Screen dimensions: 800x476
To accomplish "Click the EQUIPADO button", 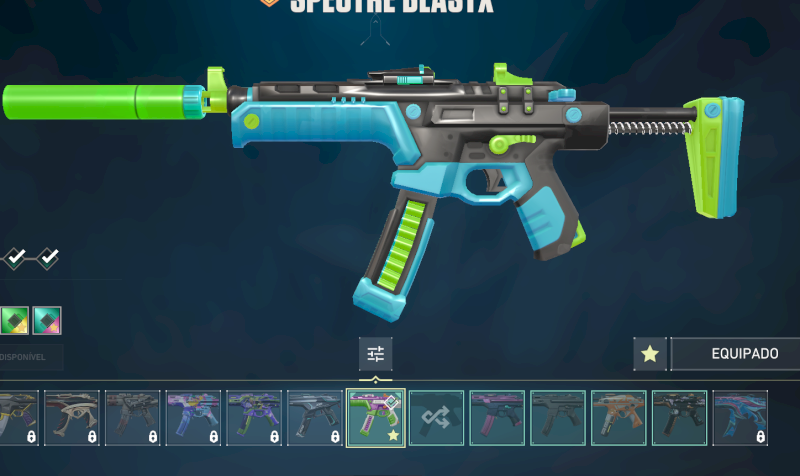I will coord(735,354).
